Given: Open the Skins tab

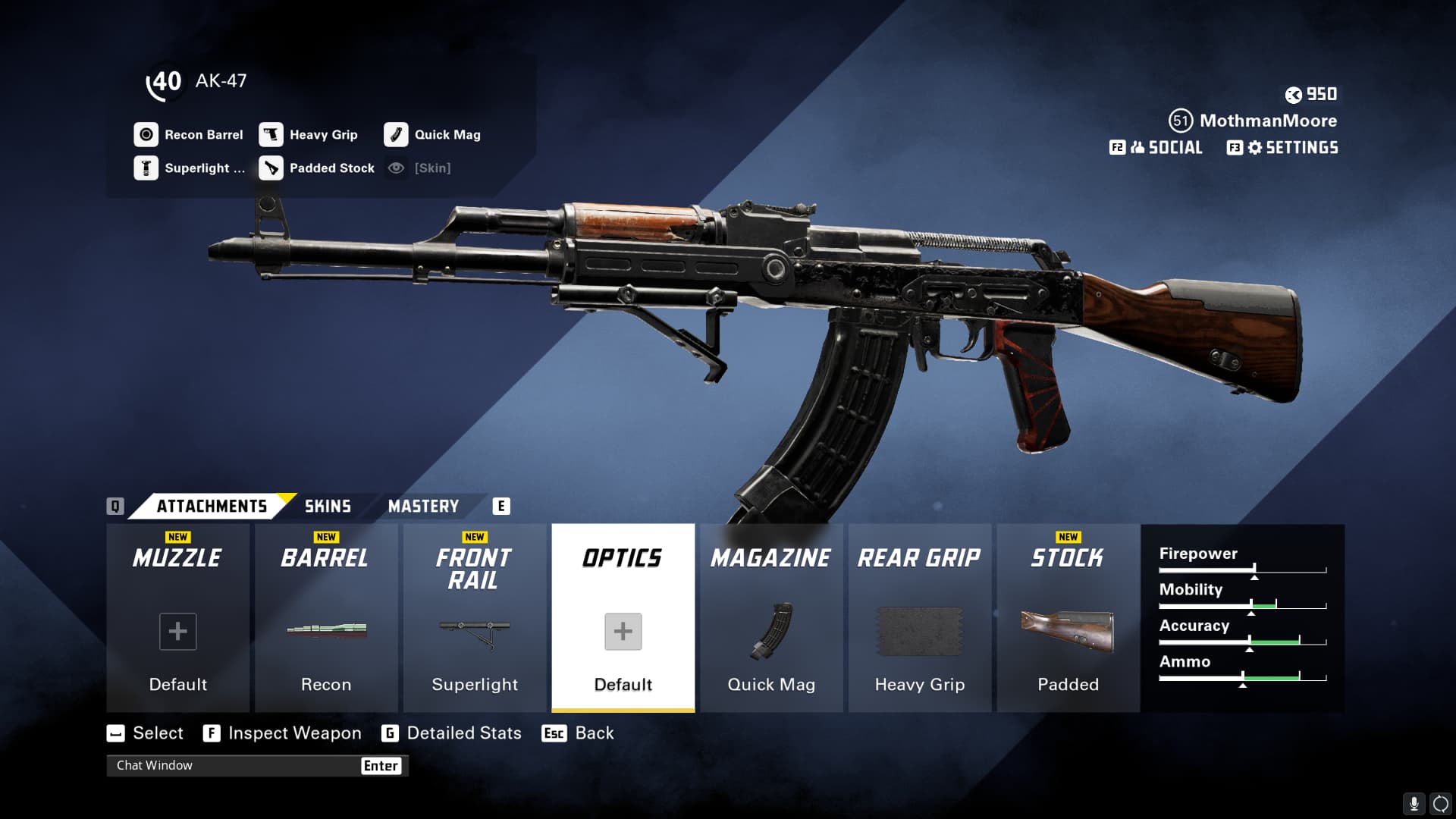Looking at the screenshot, I should pyautogui.click(x=328, y=506).
